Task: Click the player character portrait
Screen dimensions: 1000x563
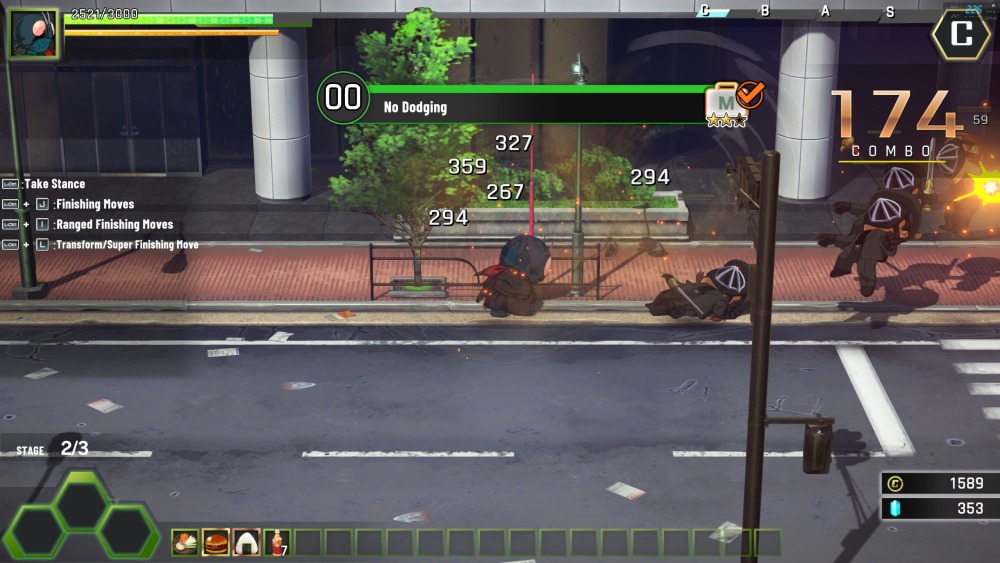Action: pos(33,33)
